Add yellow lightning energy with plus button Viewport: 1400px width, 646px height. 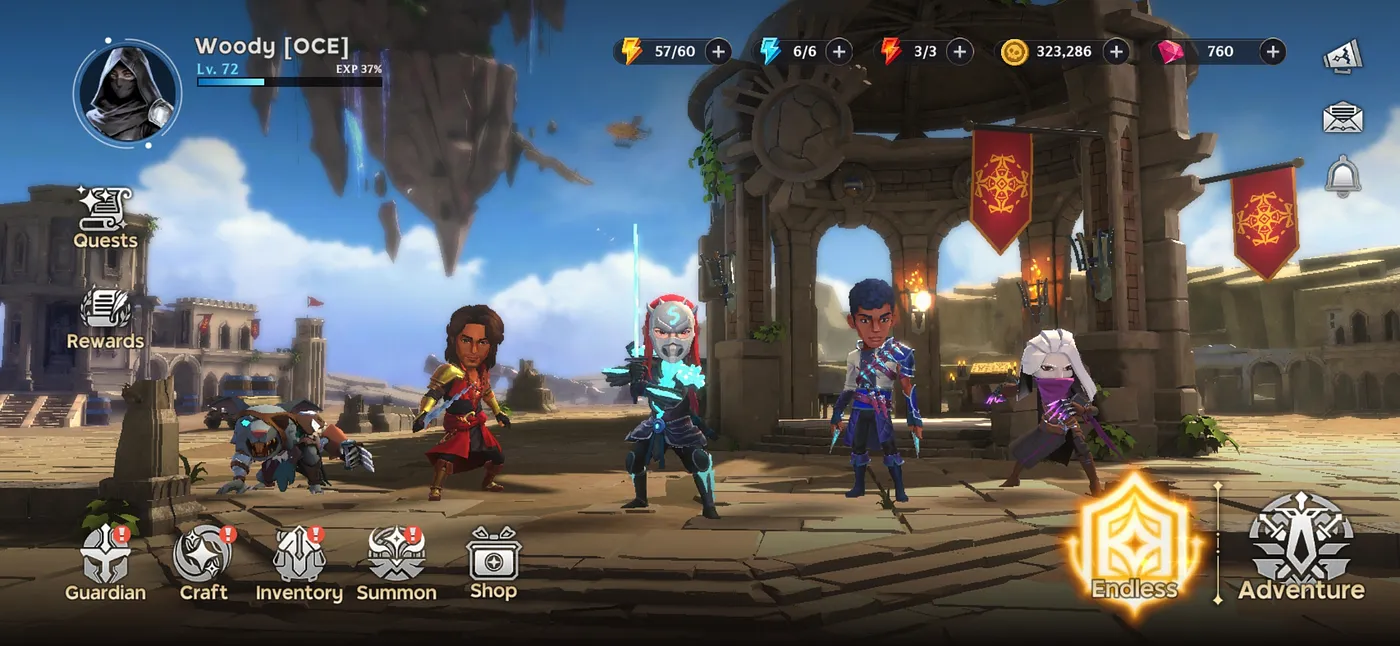tap(718, 51)
